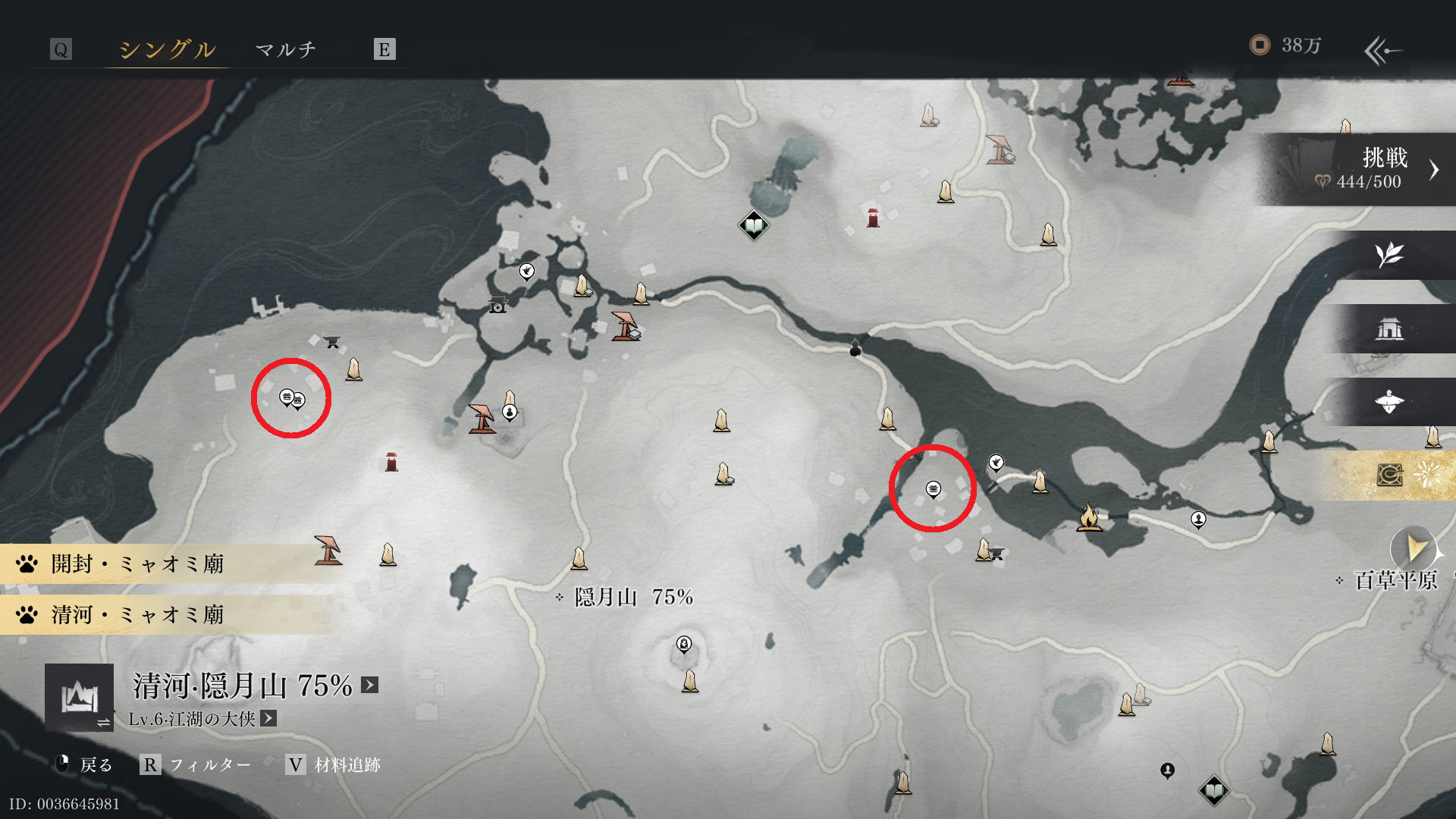Open the pavilion building side button
The height and width of the screenshot is (819, 1456).
pyautogui.click(x=1389, y=328)
